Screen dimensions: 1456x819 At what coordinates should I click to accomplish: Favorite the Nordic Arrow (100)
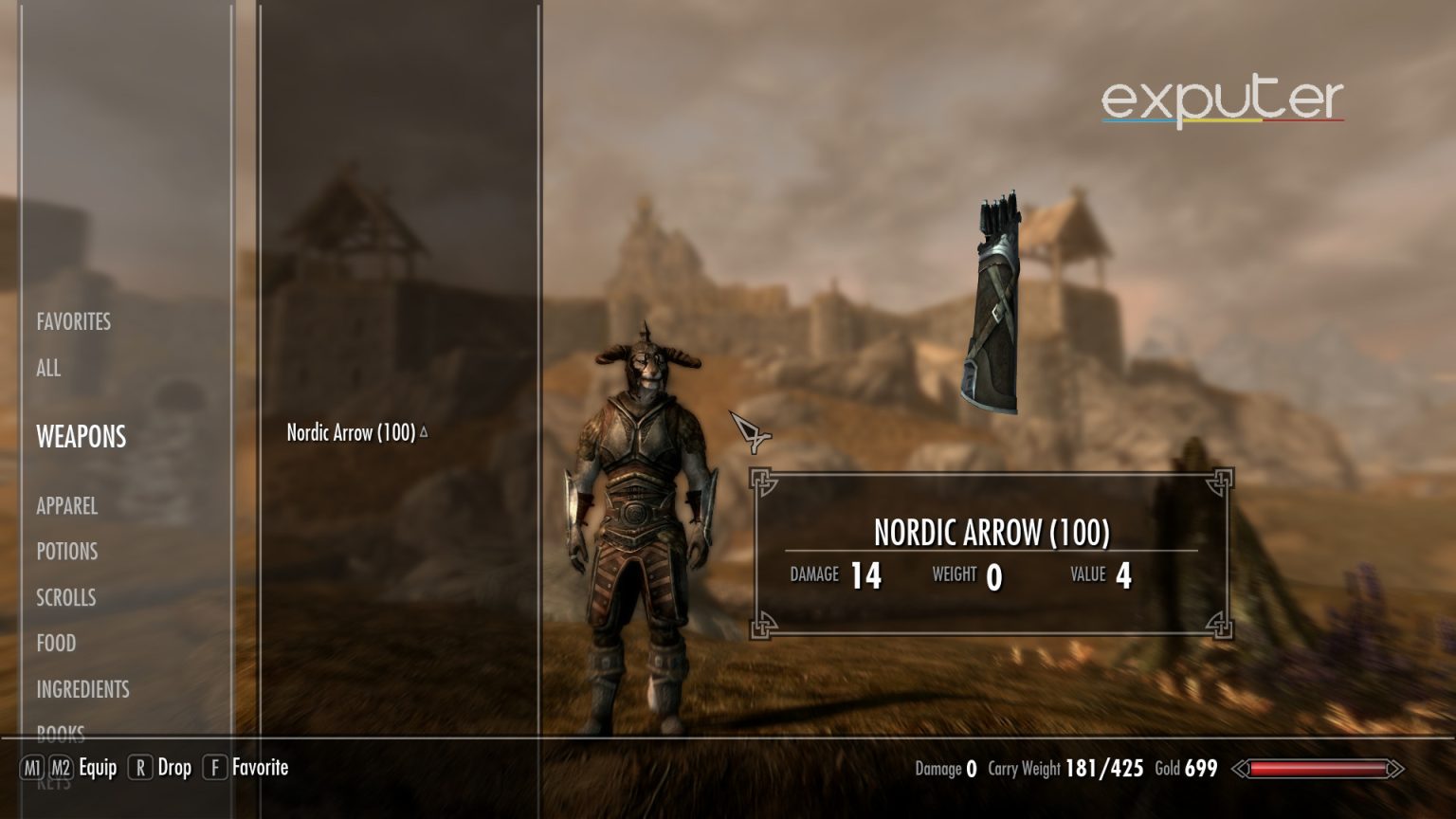(x=261, y=768)
